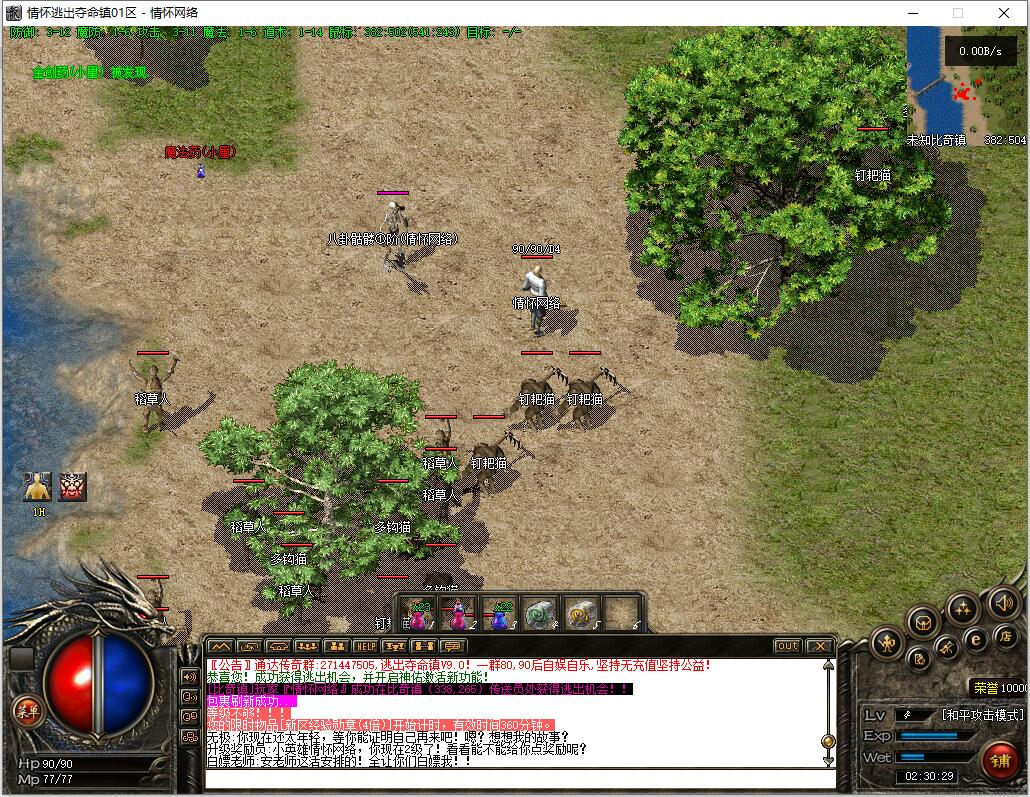The width and height of the screenshot is (1030, 797).
Task: Use the red potion in hotbar slot 1
Action: [x=419, y=614]
